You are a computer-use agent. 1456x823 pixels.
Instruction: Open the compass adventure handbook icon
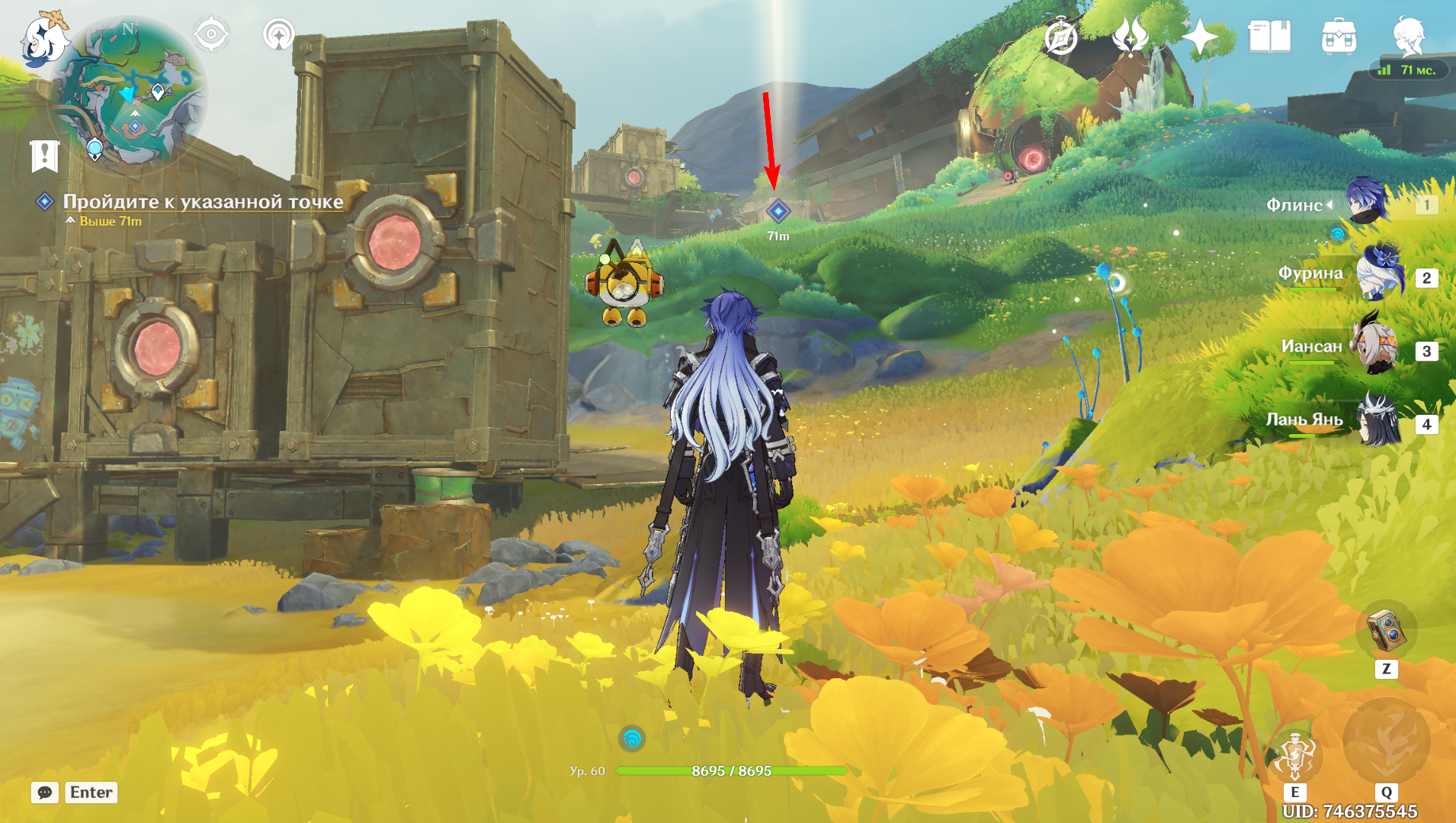click(x=1060, y=37)
